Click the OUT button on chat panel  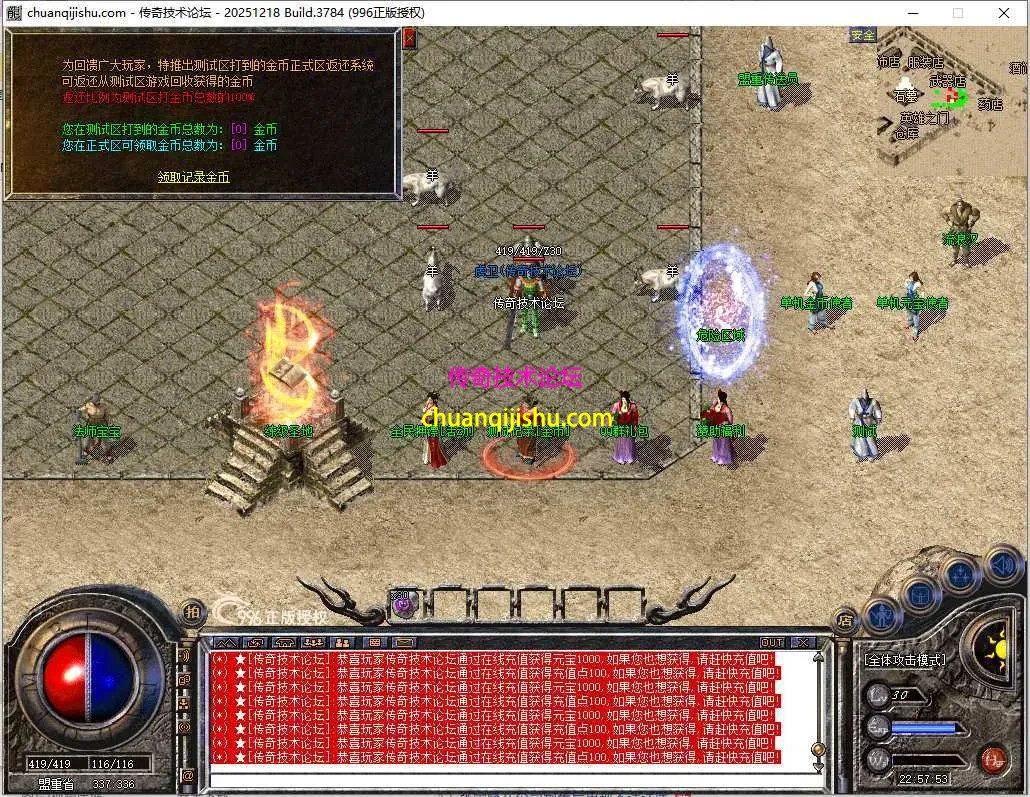click(x=772, y=642)
